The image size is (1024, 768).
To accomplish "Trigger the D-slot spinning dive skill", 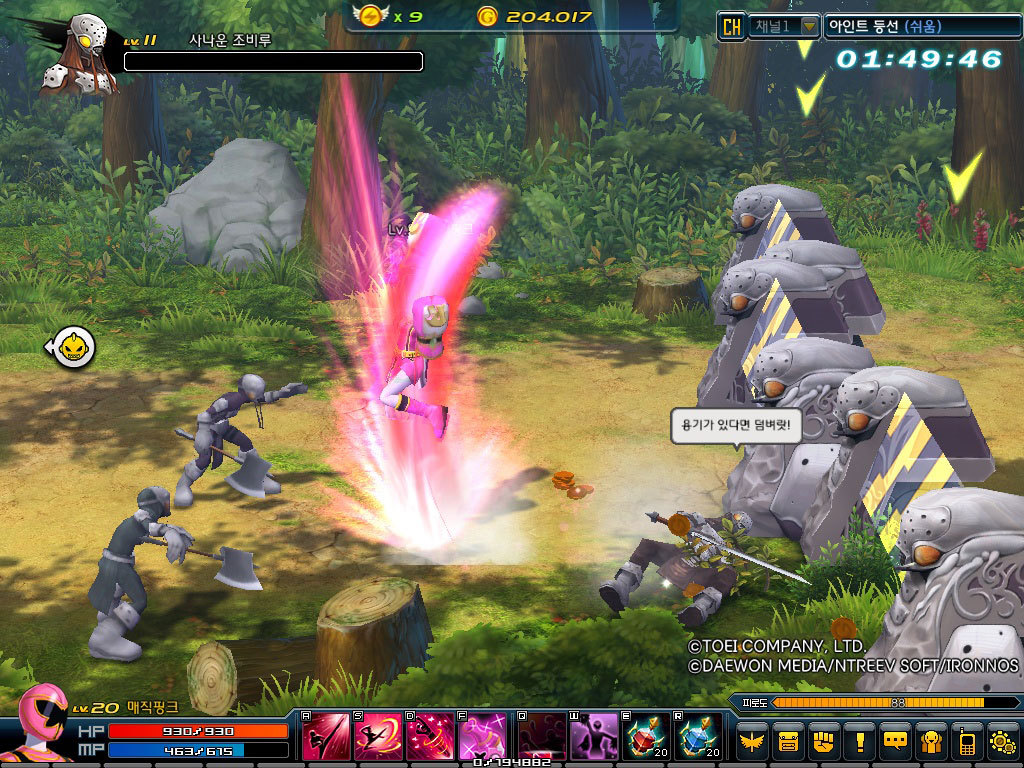I will pyautogui.click(x=430, y=738).
